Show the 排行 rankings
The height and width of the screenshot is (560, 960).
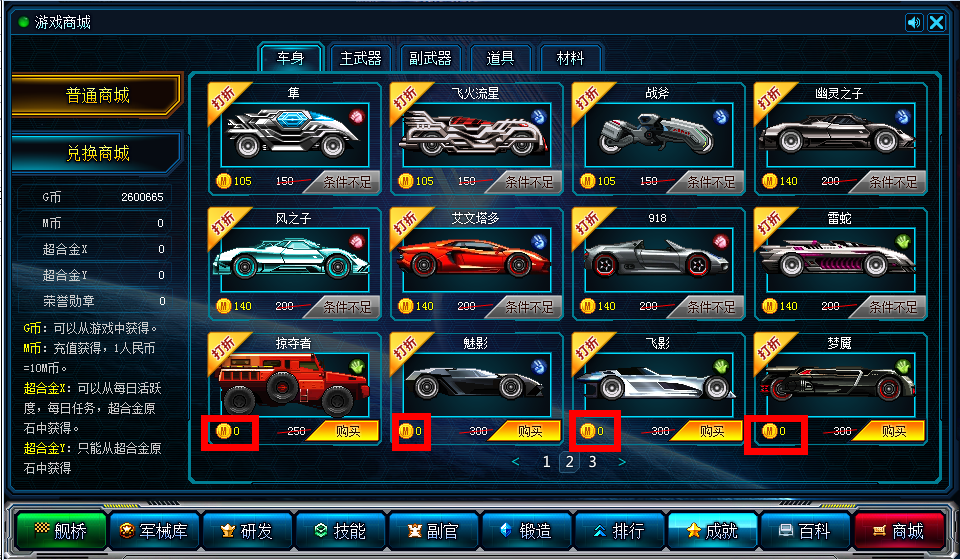pyautogui.click(x=620, y=531)
